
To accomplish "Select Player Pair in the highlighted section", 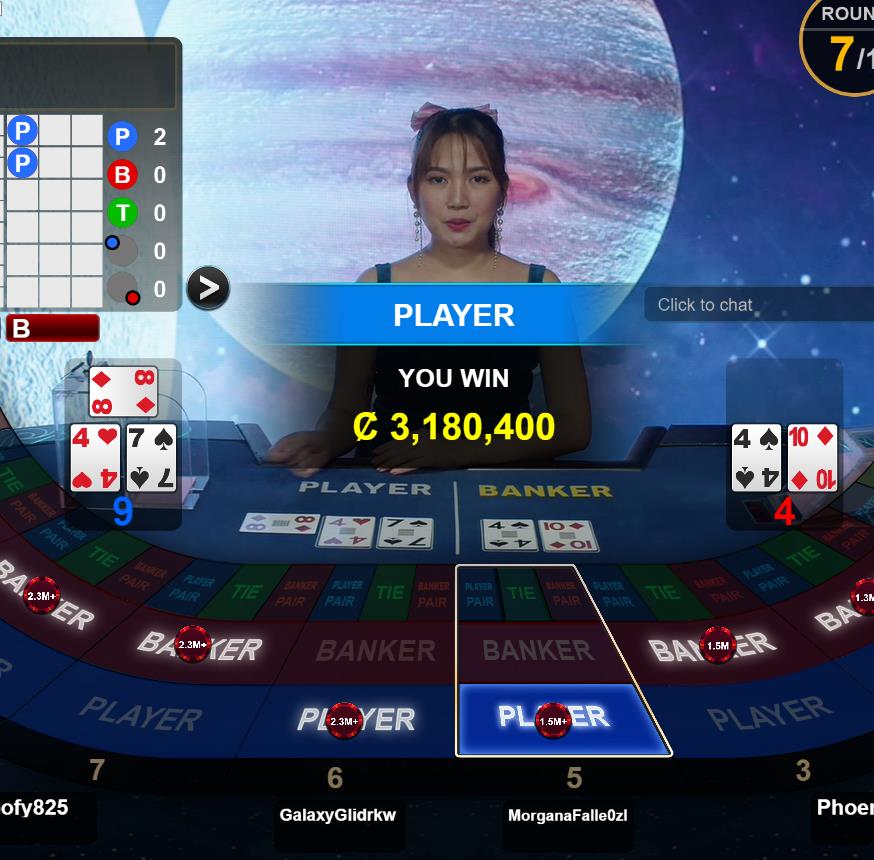I will 479,594.
